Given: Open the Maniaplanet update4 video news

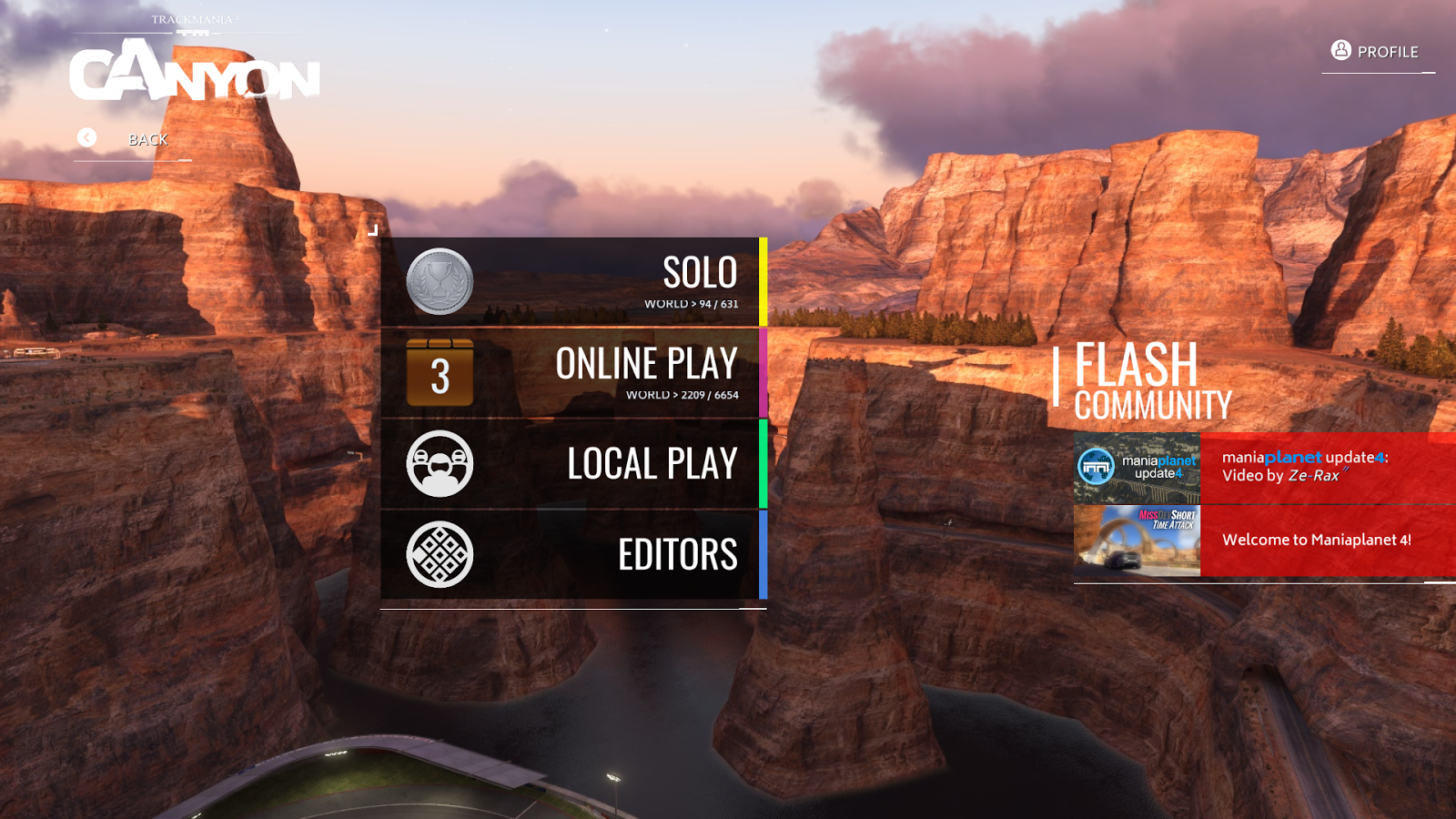Looking at the screenshot, I should tap(1327, 467).
